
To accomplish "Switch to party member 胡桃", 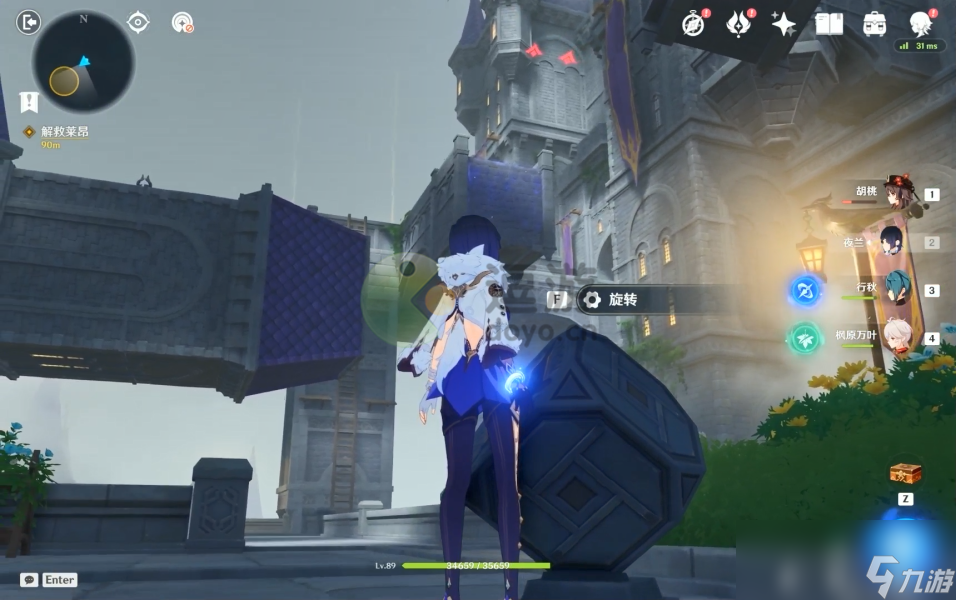I will click(x=891, y=195).
